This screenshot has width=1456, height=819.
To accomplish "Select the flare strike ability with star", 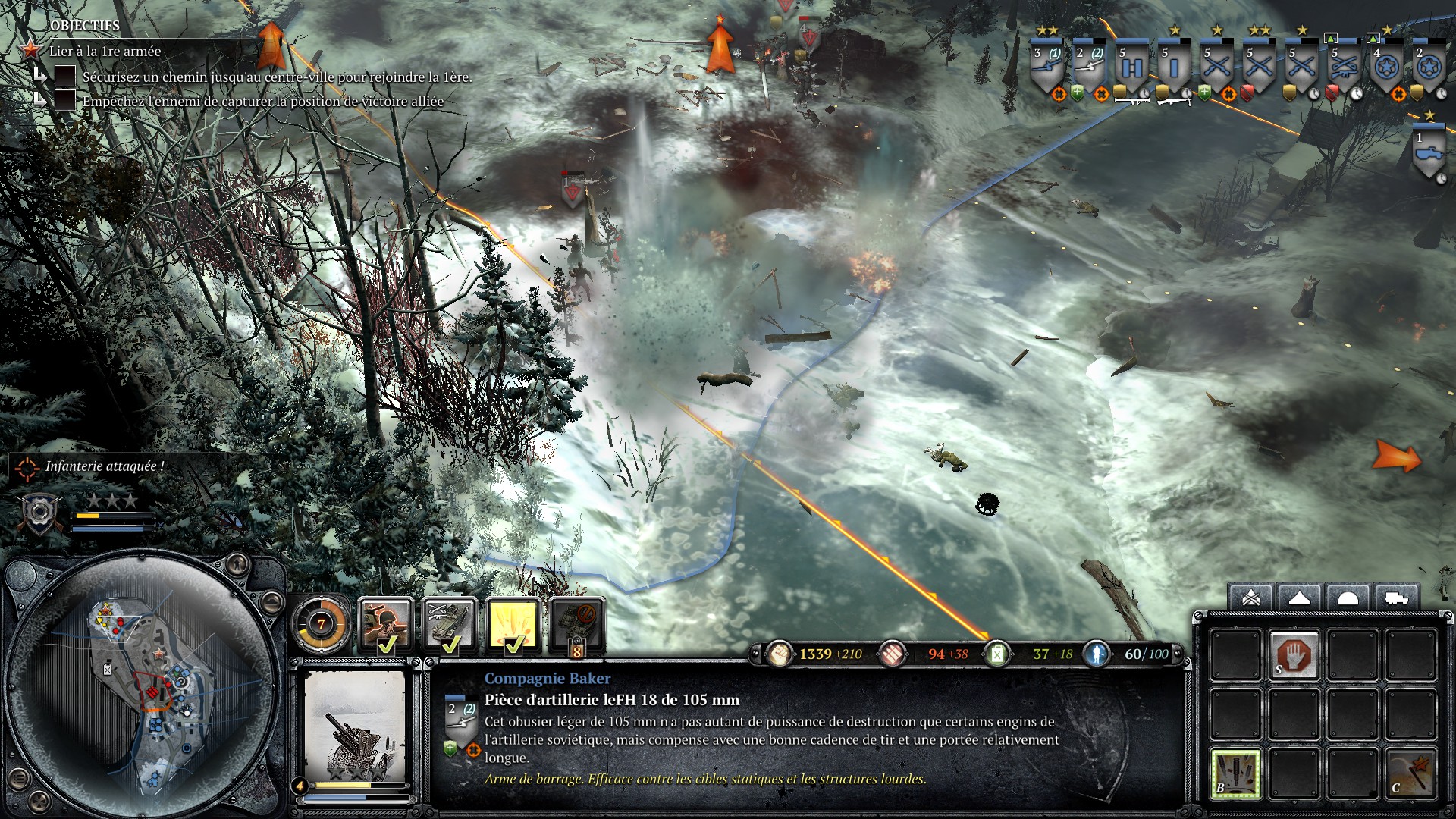I will tap(1410, 773).
